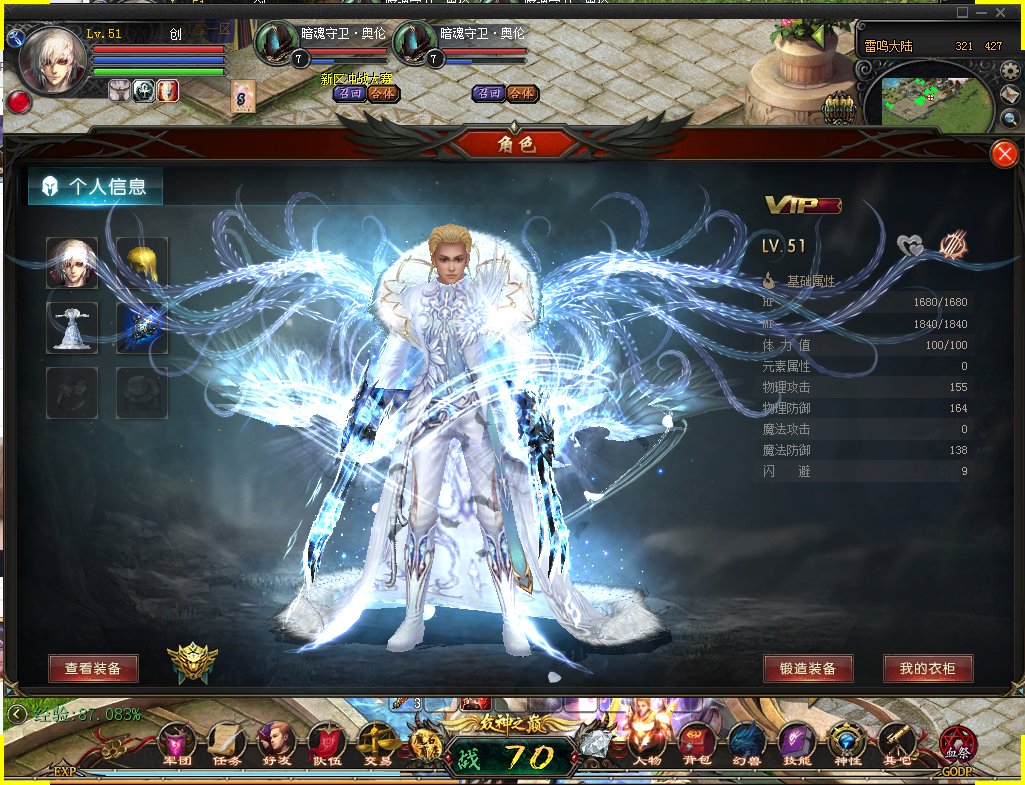
Task: Open the 交易 (trade) scales icon
Action: (x=376, y=744)
